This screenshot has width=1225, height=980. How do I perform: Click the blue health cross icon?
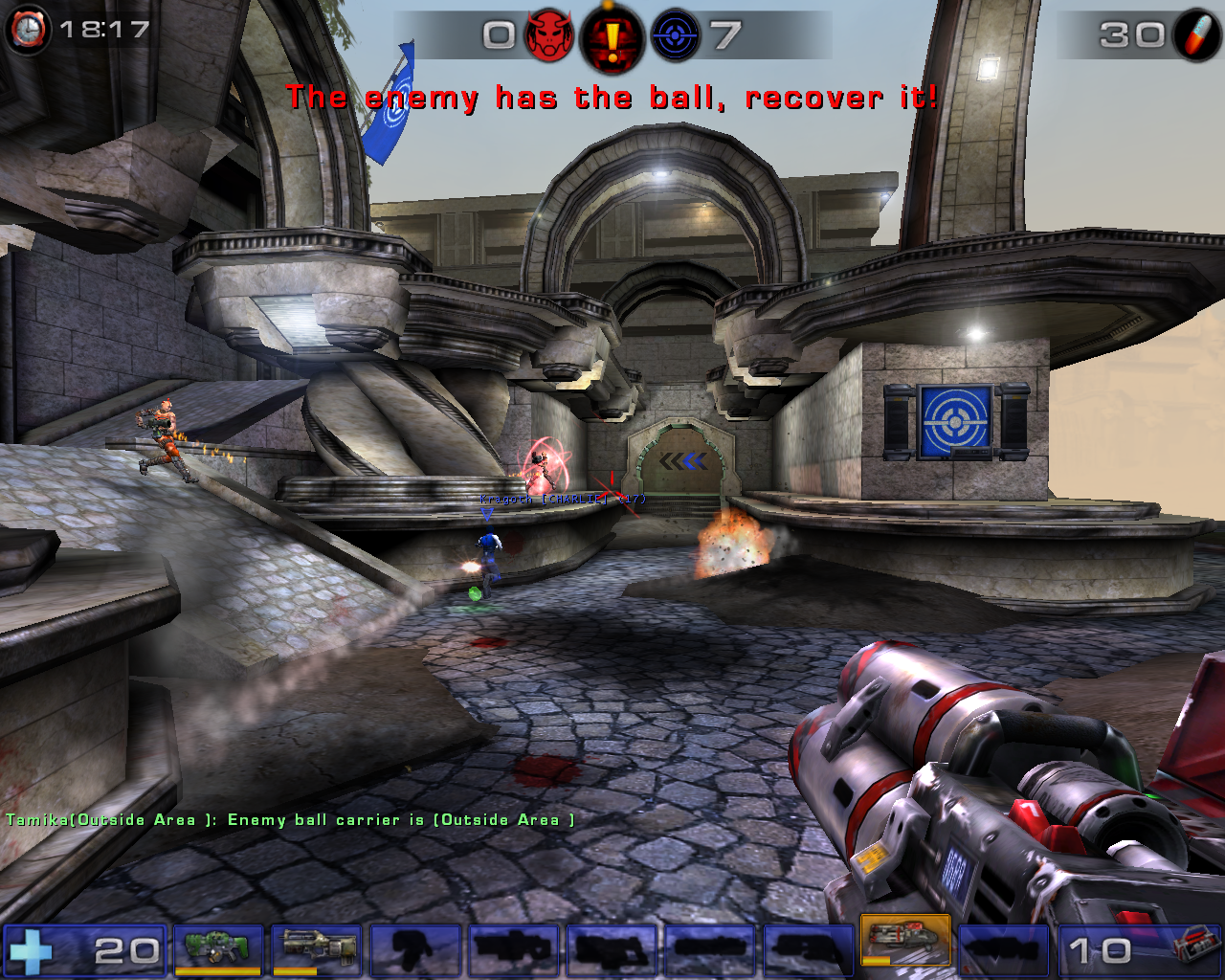pyautogui.click(x=32, y=951)
